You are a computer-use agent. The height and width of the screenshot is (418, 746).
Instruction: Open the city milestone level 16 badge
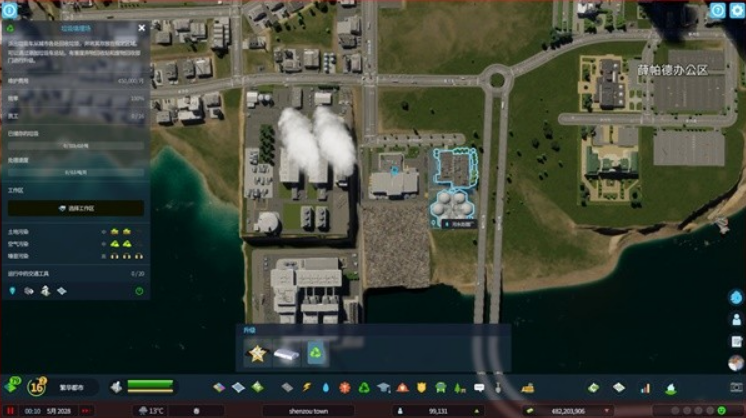point(37,386)
